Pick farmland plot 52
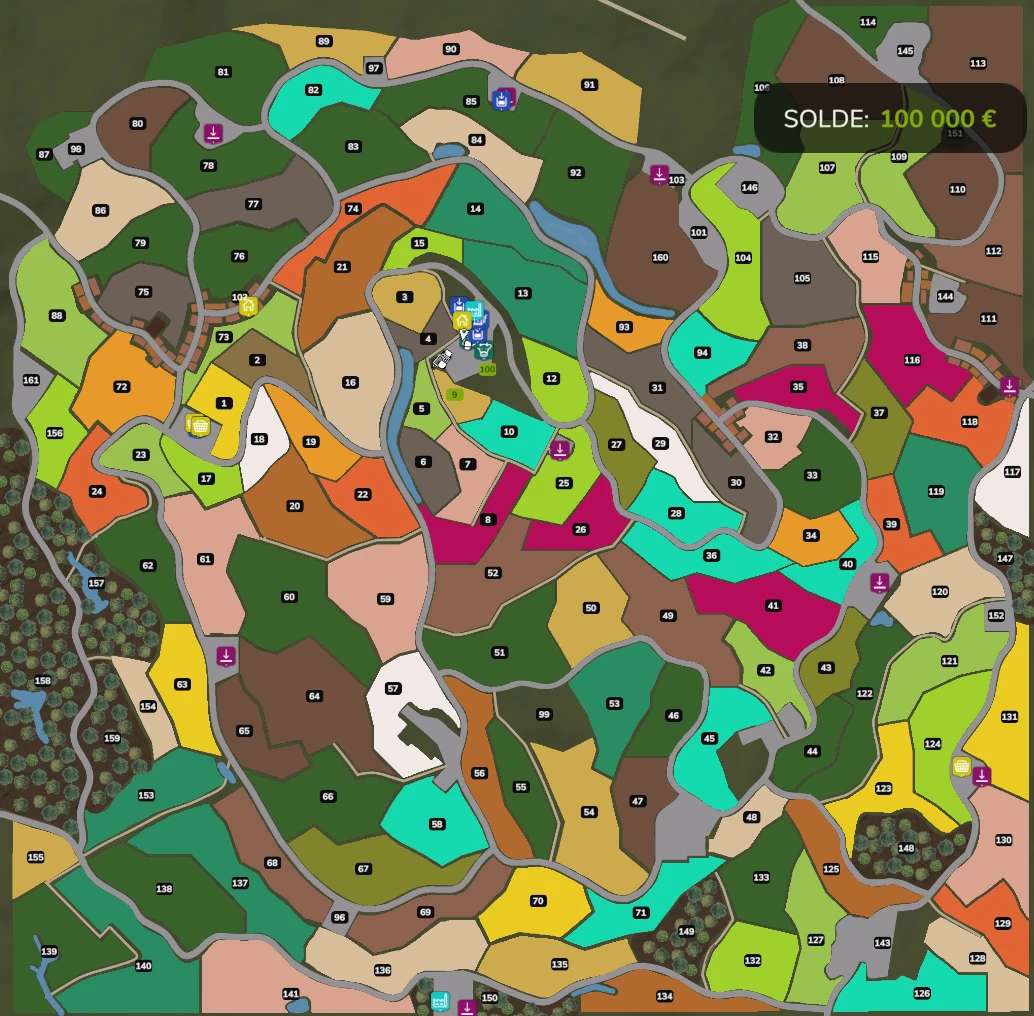Viewport: 1034px width, 1016px height. [x=492, y=573]
